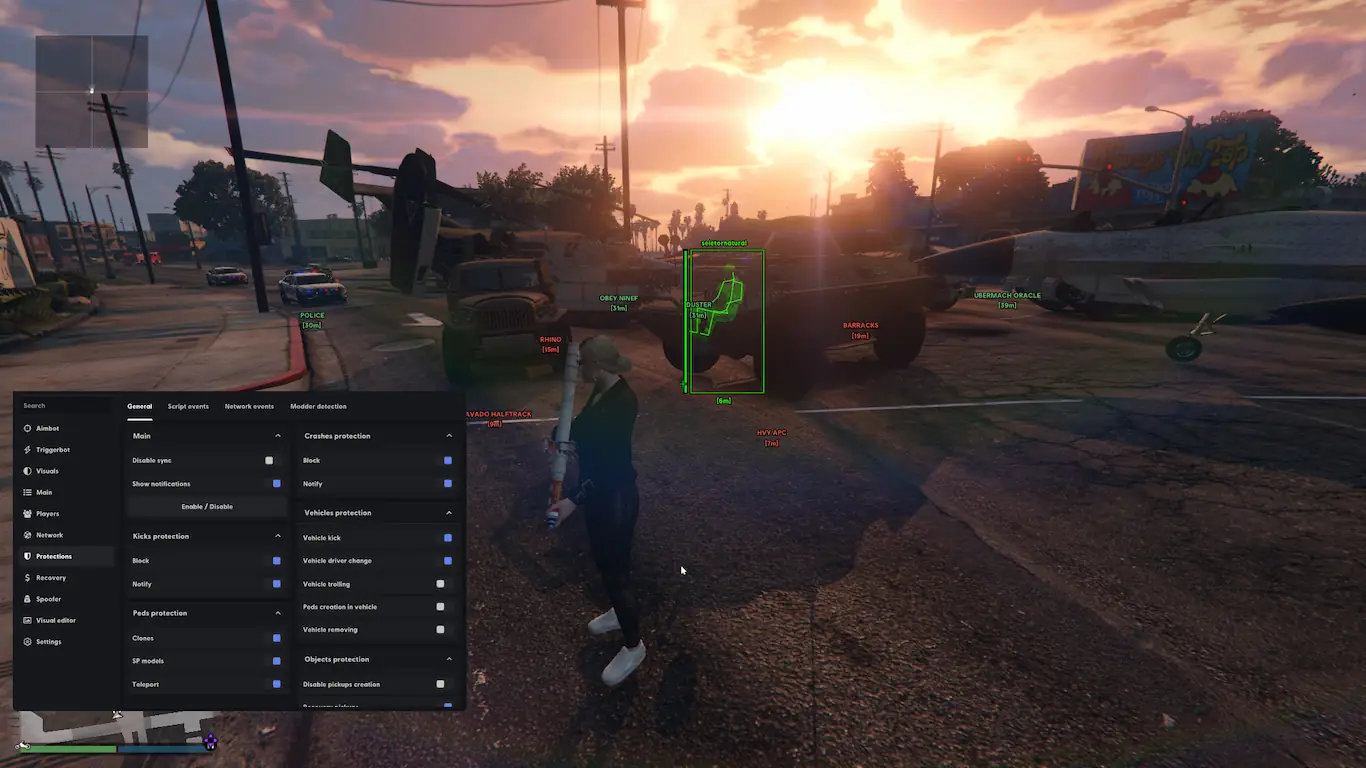The height and width of the screenshot is (768, 1366).
Task: Show the Modder detection tab
Action: [318, 407]
